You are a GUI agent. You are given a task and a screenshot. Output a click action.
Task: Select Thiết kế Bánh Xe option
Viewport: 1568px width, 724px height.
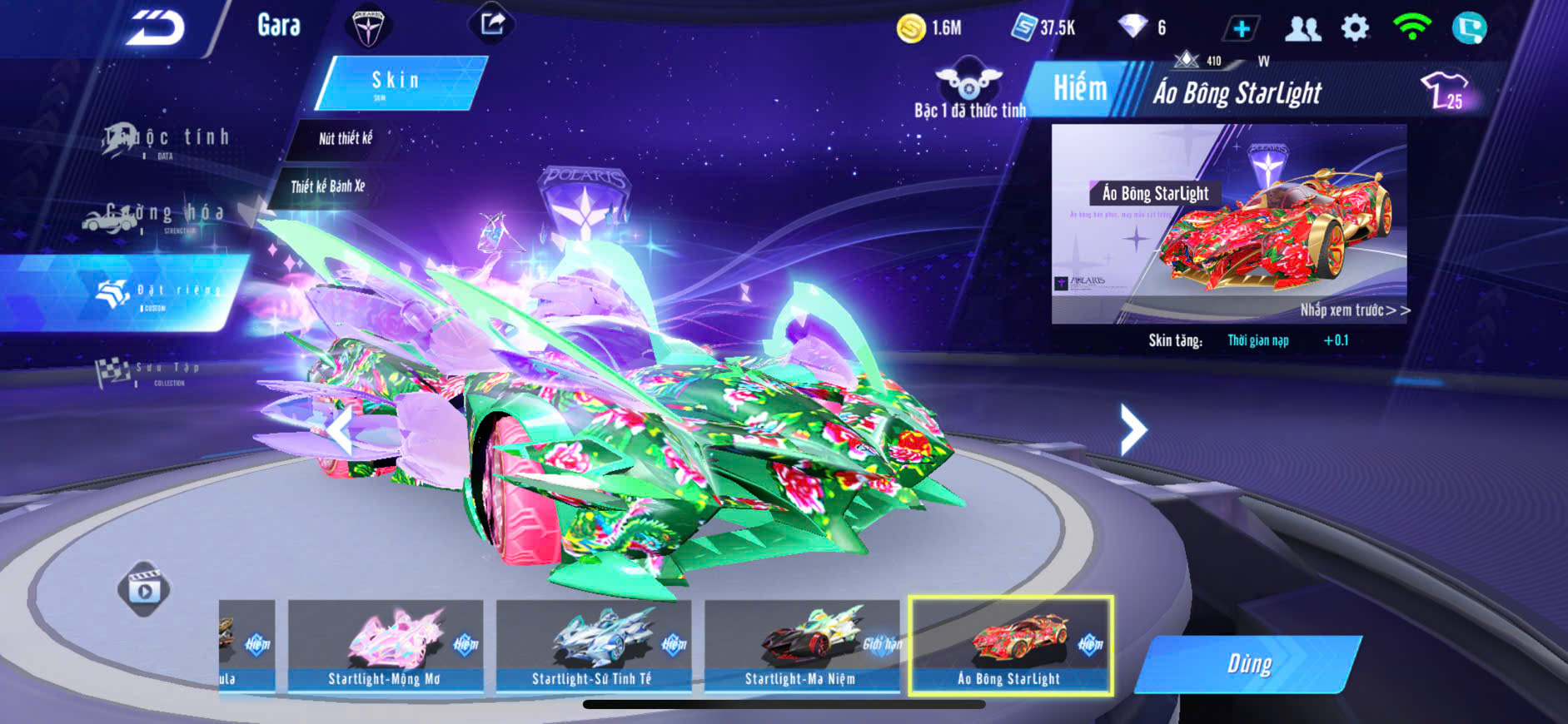click(x=327, y=186)
